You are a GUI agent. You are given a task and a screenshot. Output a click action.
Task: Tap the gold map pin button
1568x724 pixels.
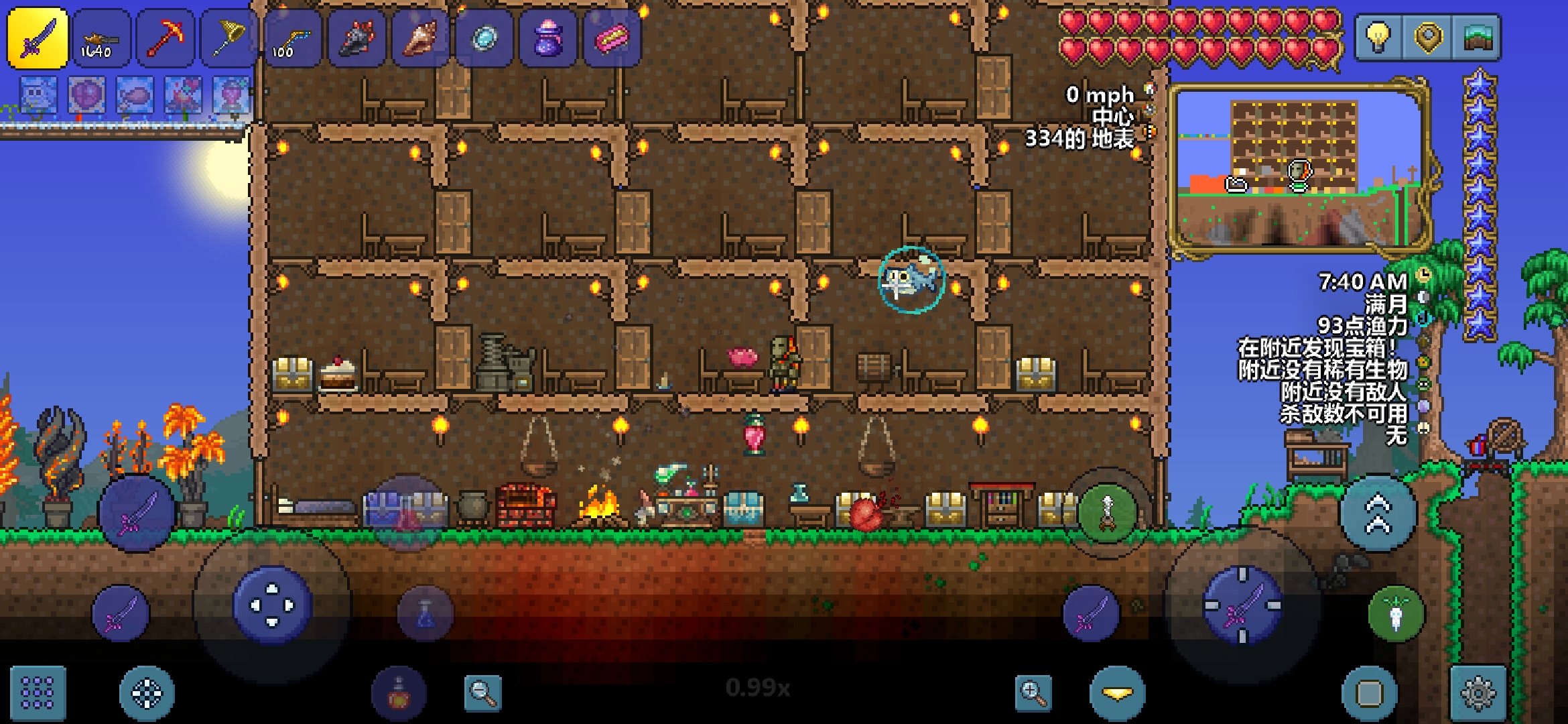[1427, 37]
